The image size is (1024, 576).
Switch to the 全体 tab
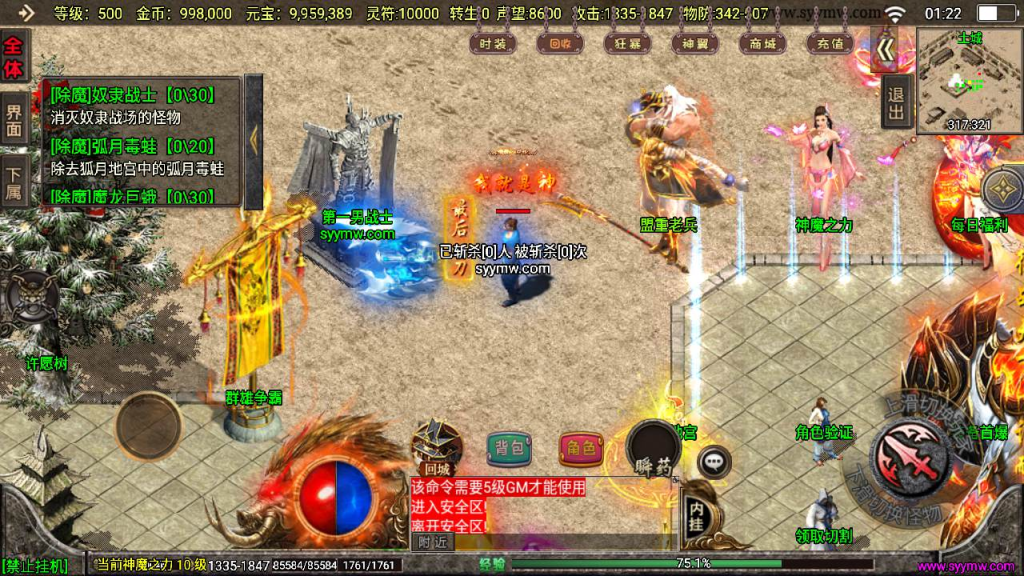coord(14,58)
